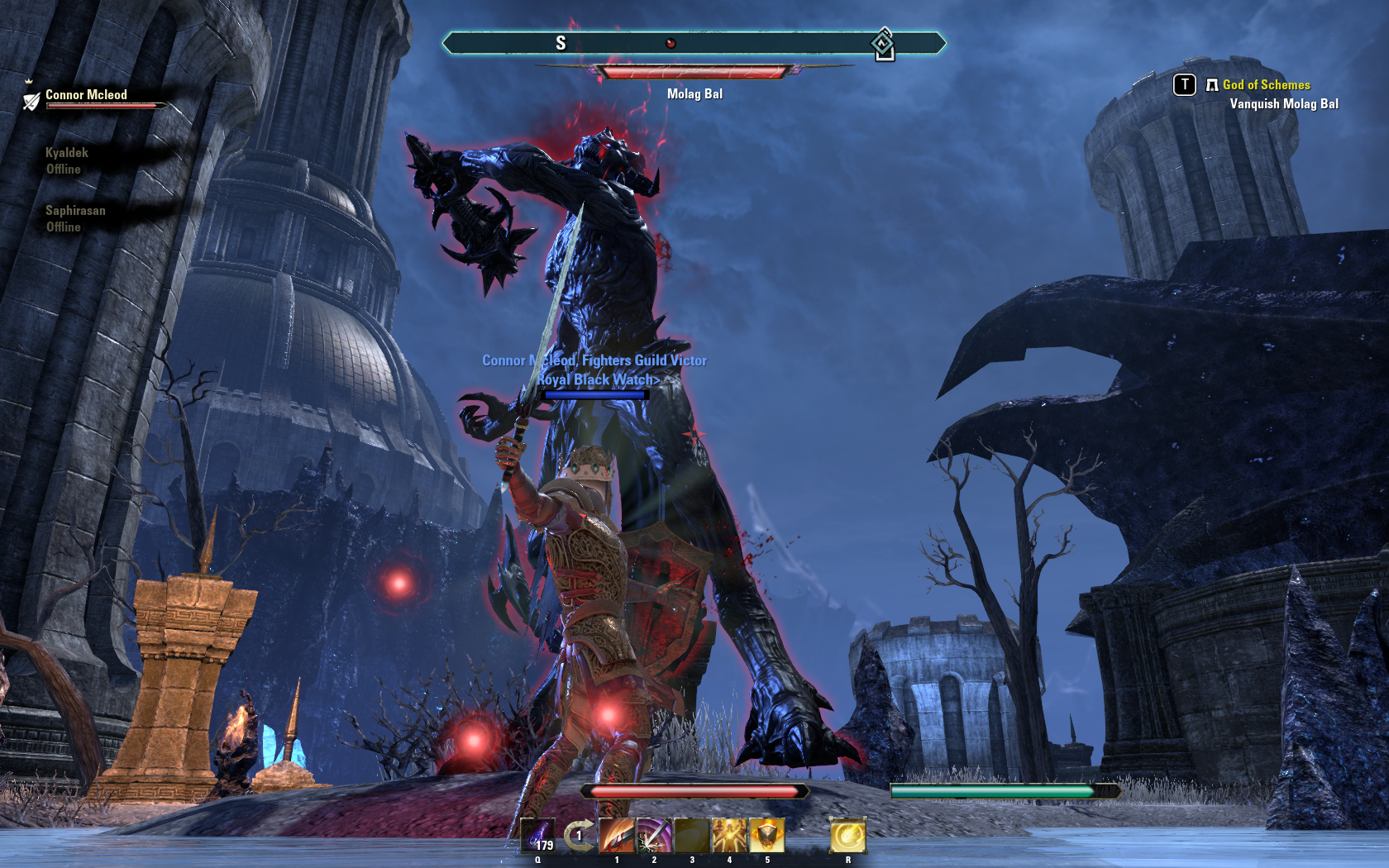Trigger the golden comet ultimate ability
Screen dimensions: 1389x868
pyautogui.click(x=847, y=836)
